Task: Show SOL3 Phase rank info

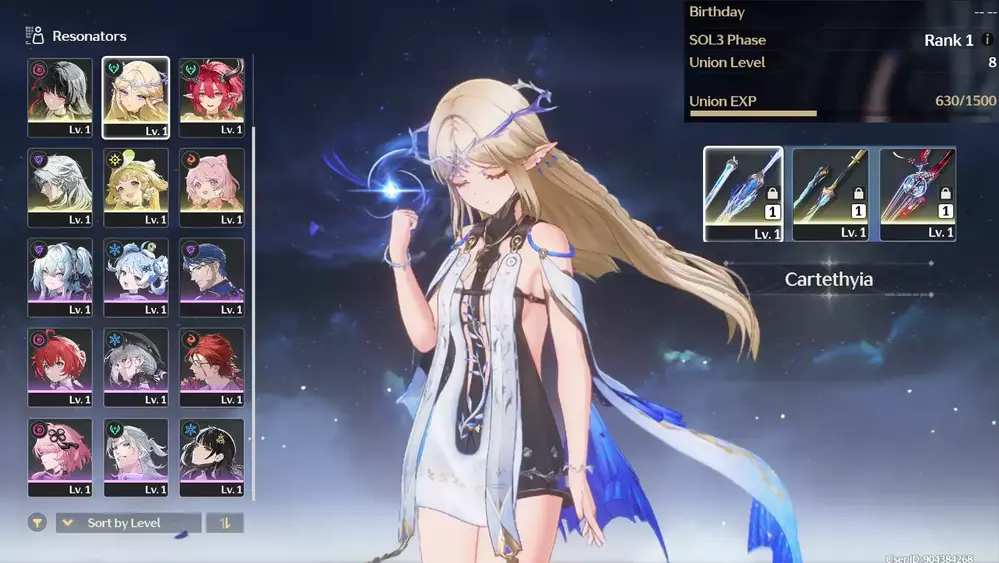Action: [x=988, y=41]
